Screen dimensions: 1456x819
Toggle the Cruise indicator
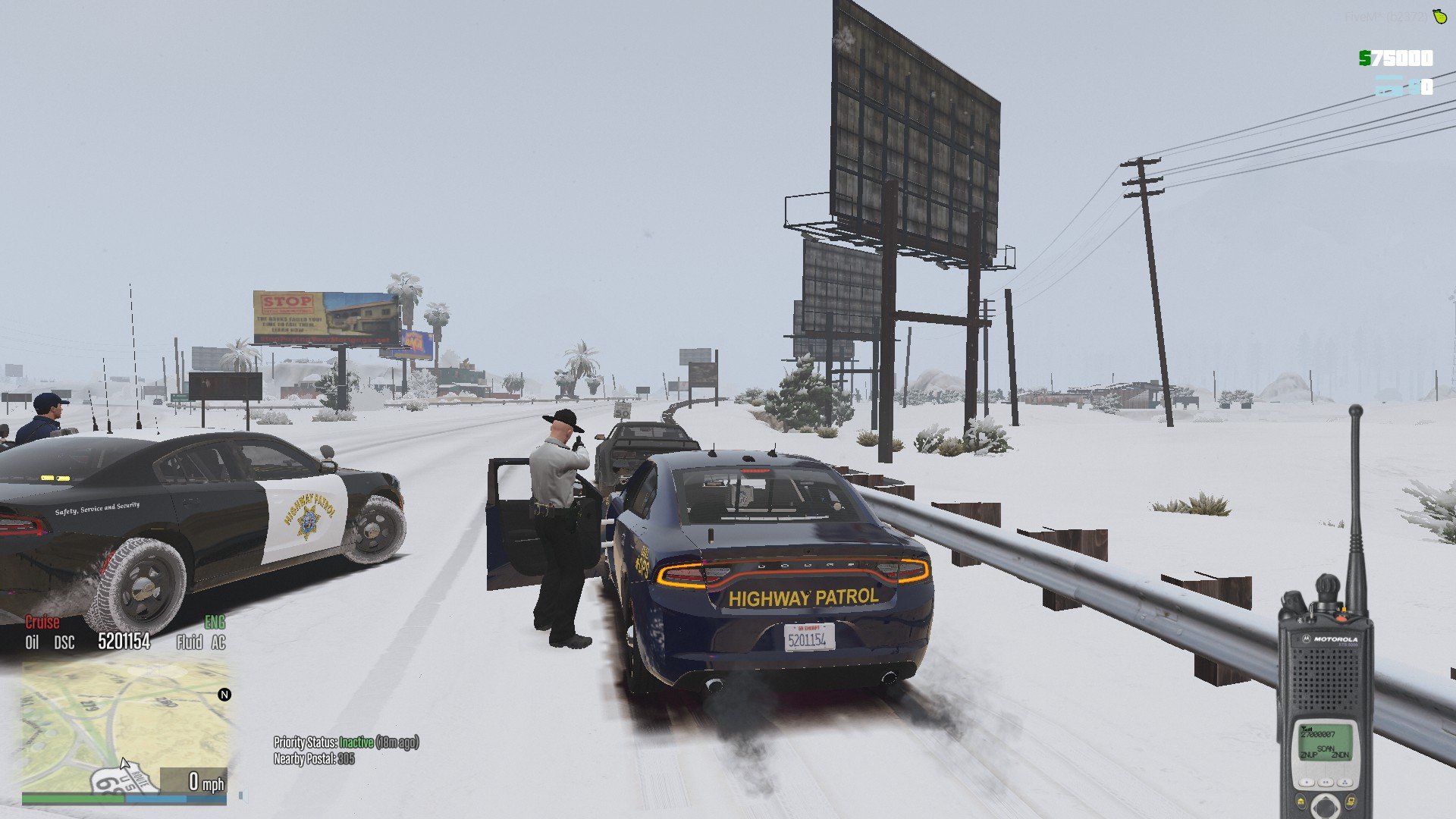(x=42, y=623)
